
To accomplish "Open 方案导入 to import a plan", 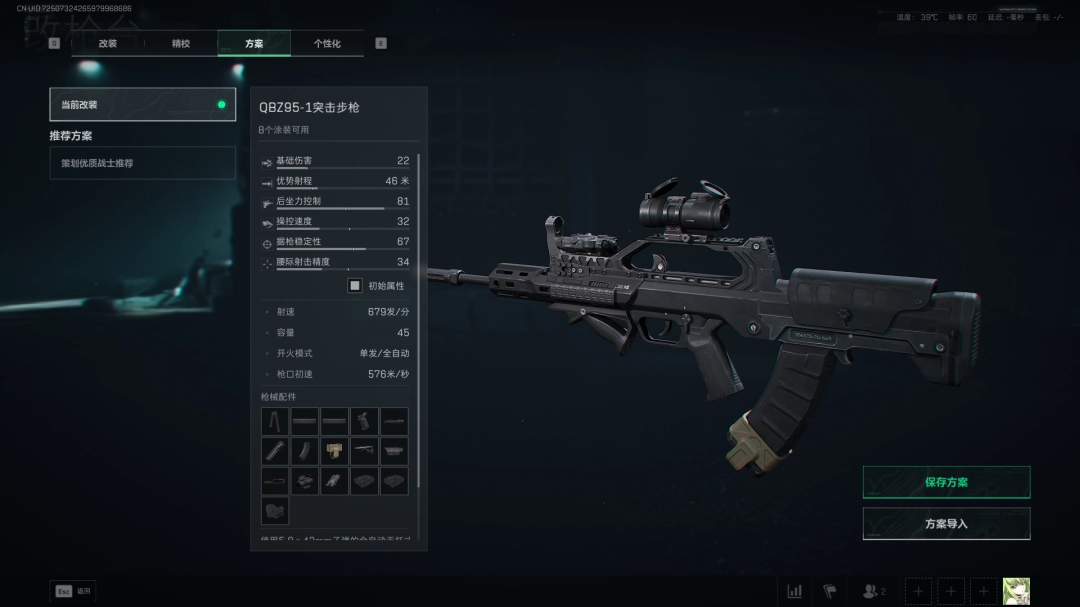I will point(946,523).
